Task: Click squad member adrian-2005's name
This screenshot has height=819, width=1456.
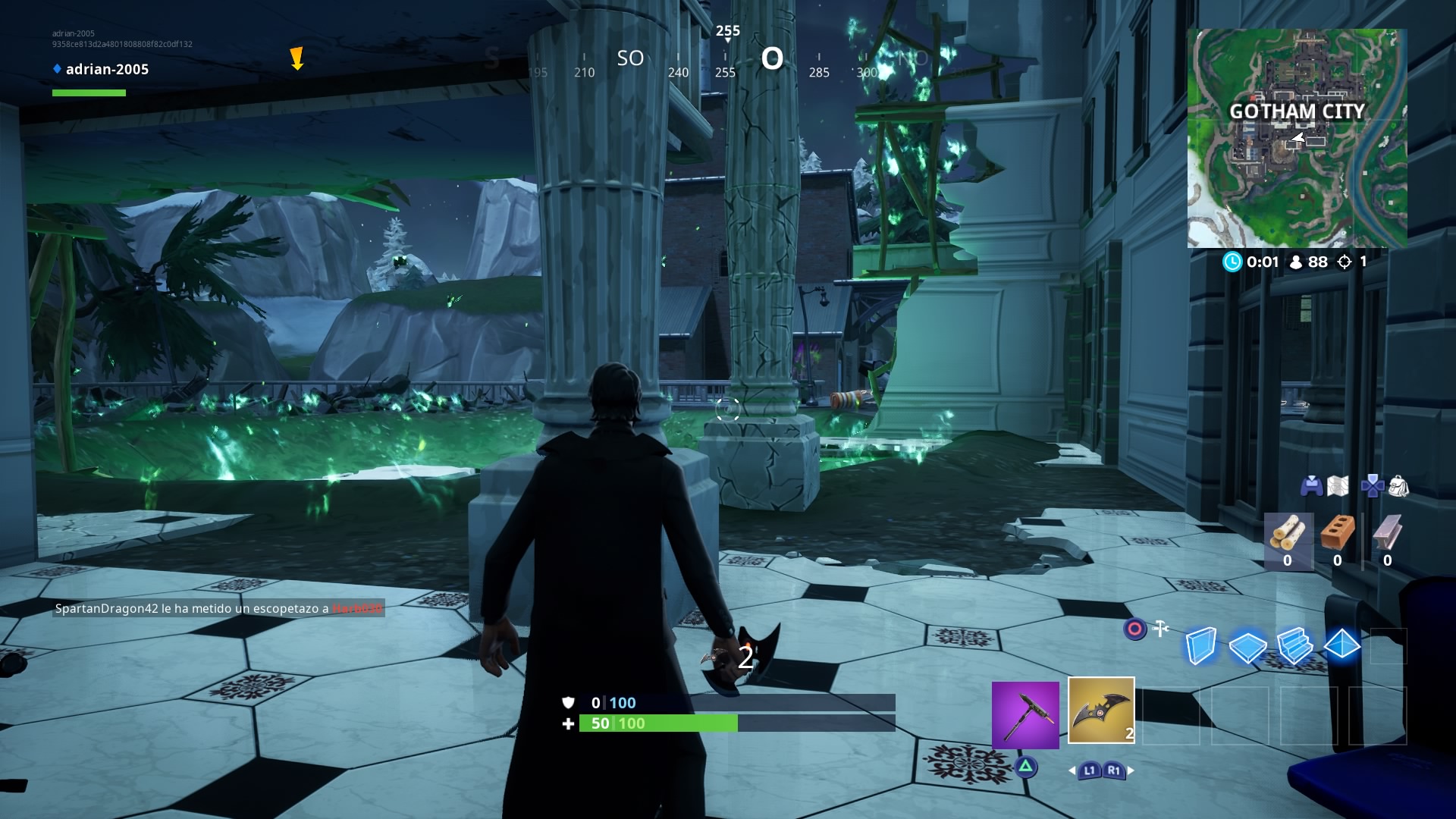Action: [x=107, y=69]
